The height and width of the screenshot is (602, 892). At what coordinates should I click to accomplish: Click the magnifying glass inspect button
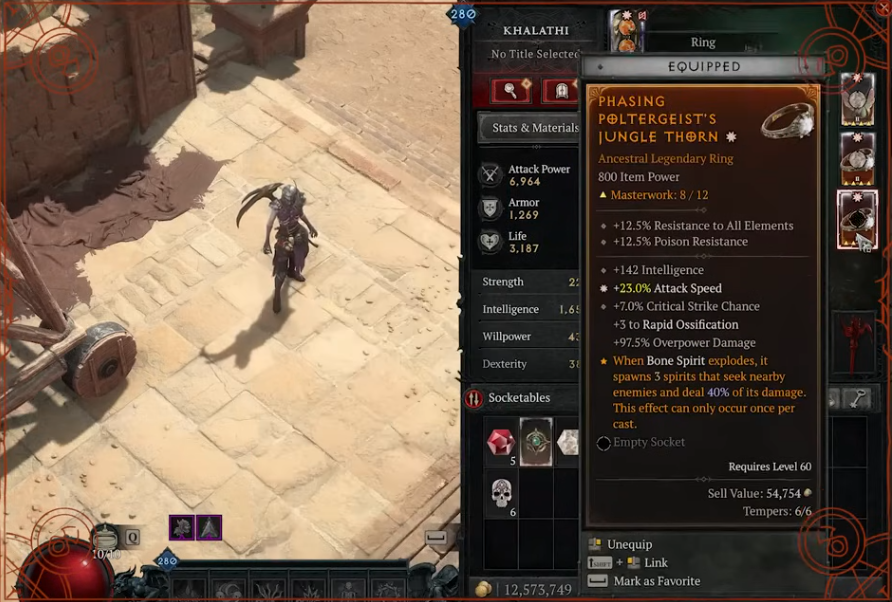(x=511, y=91)
